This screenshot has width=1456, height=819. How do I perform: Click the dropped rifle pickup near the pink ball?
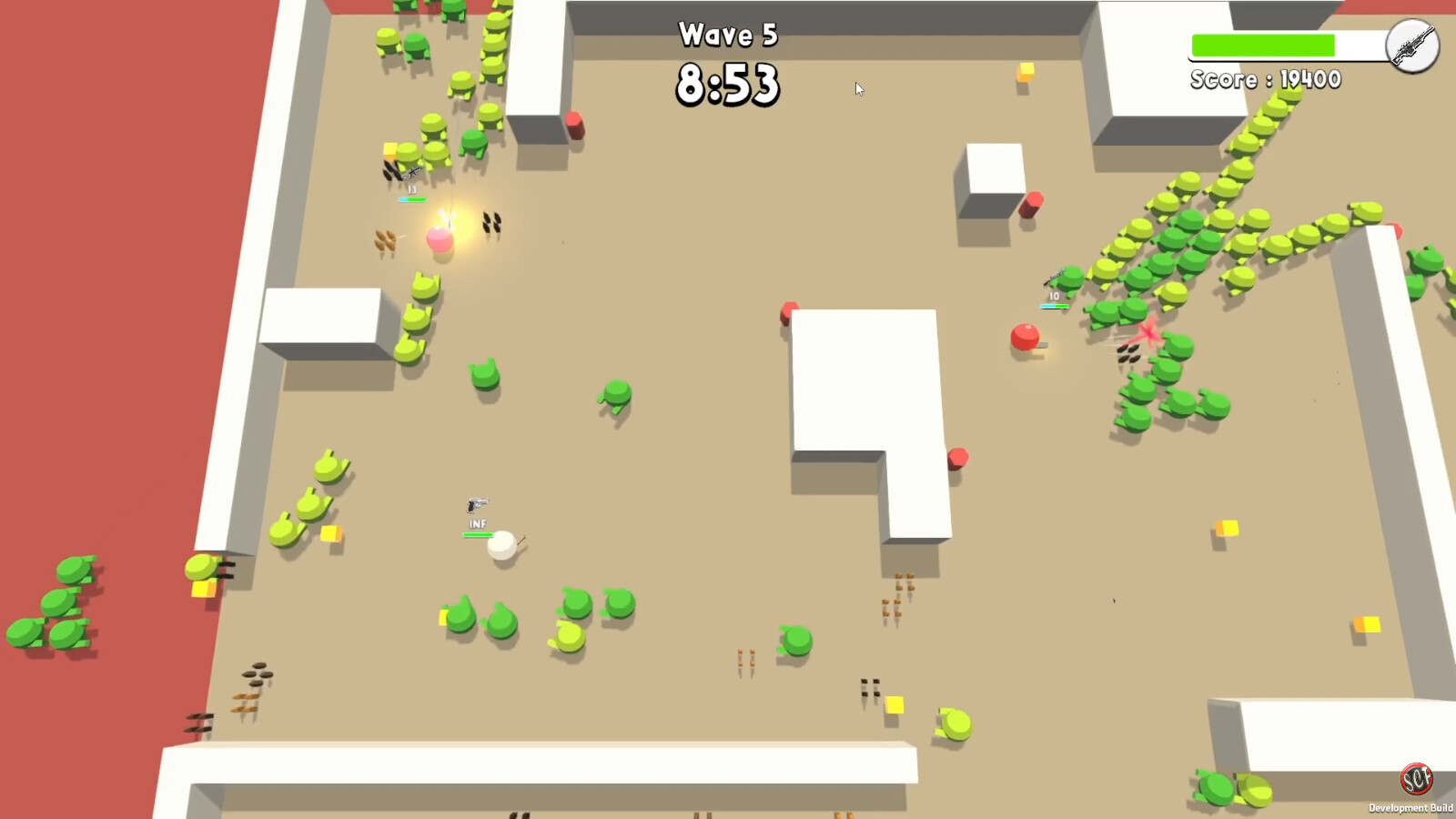(x=491, y=221)
